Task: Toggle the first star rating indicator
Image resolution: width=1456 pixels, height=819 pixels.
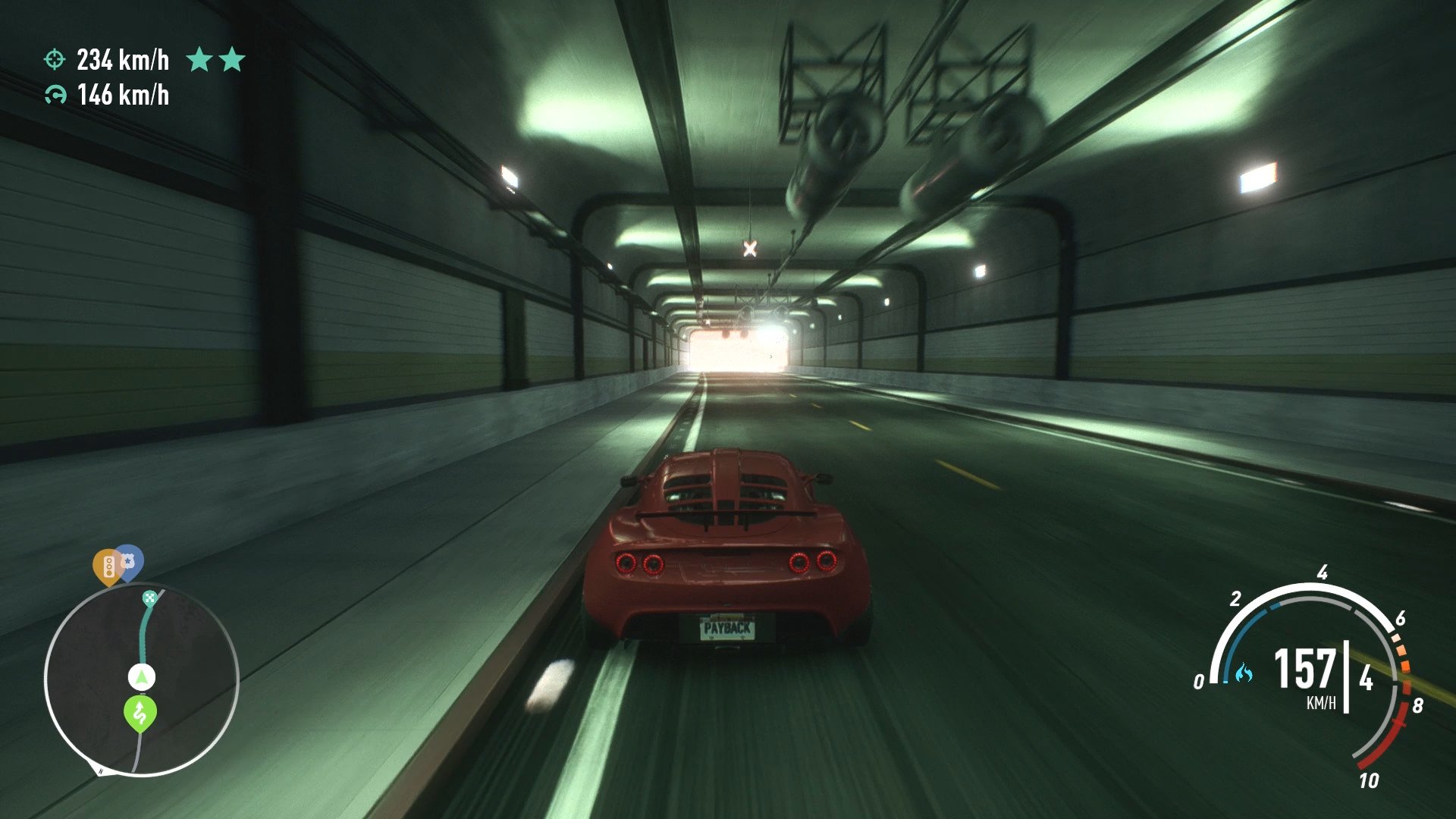Action: click(x=200, y=59)
